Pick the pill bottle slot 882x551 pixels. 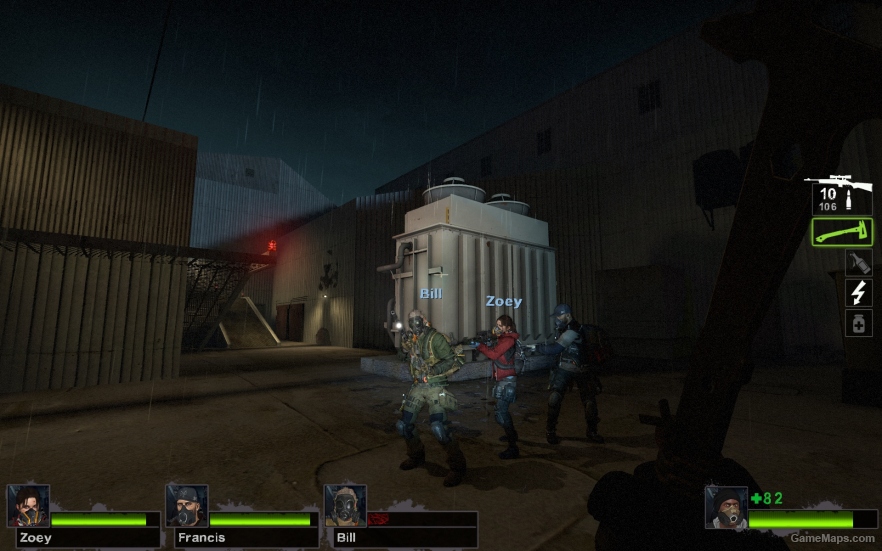pyautogui.click(x=858, y=323)
